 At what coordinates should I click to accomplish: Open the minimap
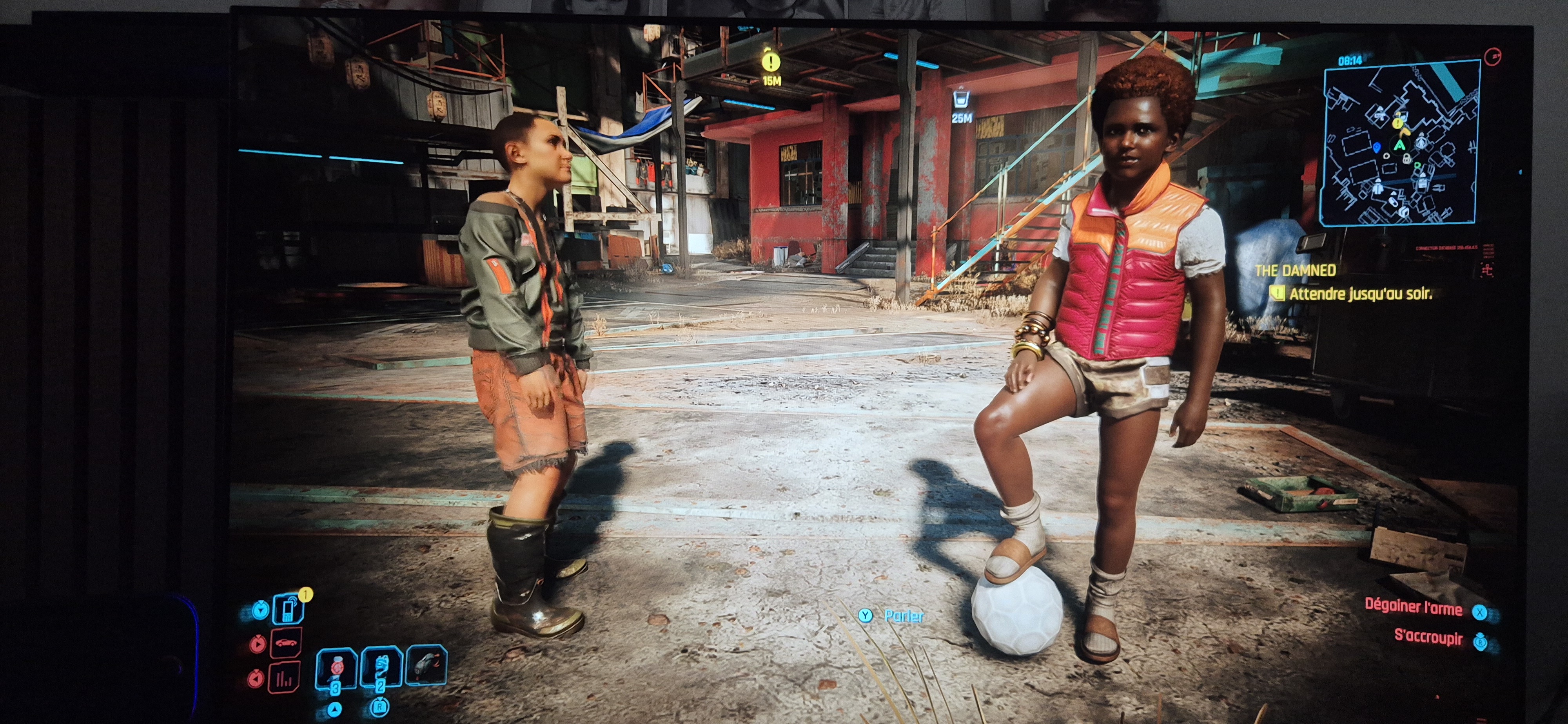pyautogui.click(x=1401, y=143)
